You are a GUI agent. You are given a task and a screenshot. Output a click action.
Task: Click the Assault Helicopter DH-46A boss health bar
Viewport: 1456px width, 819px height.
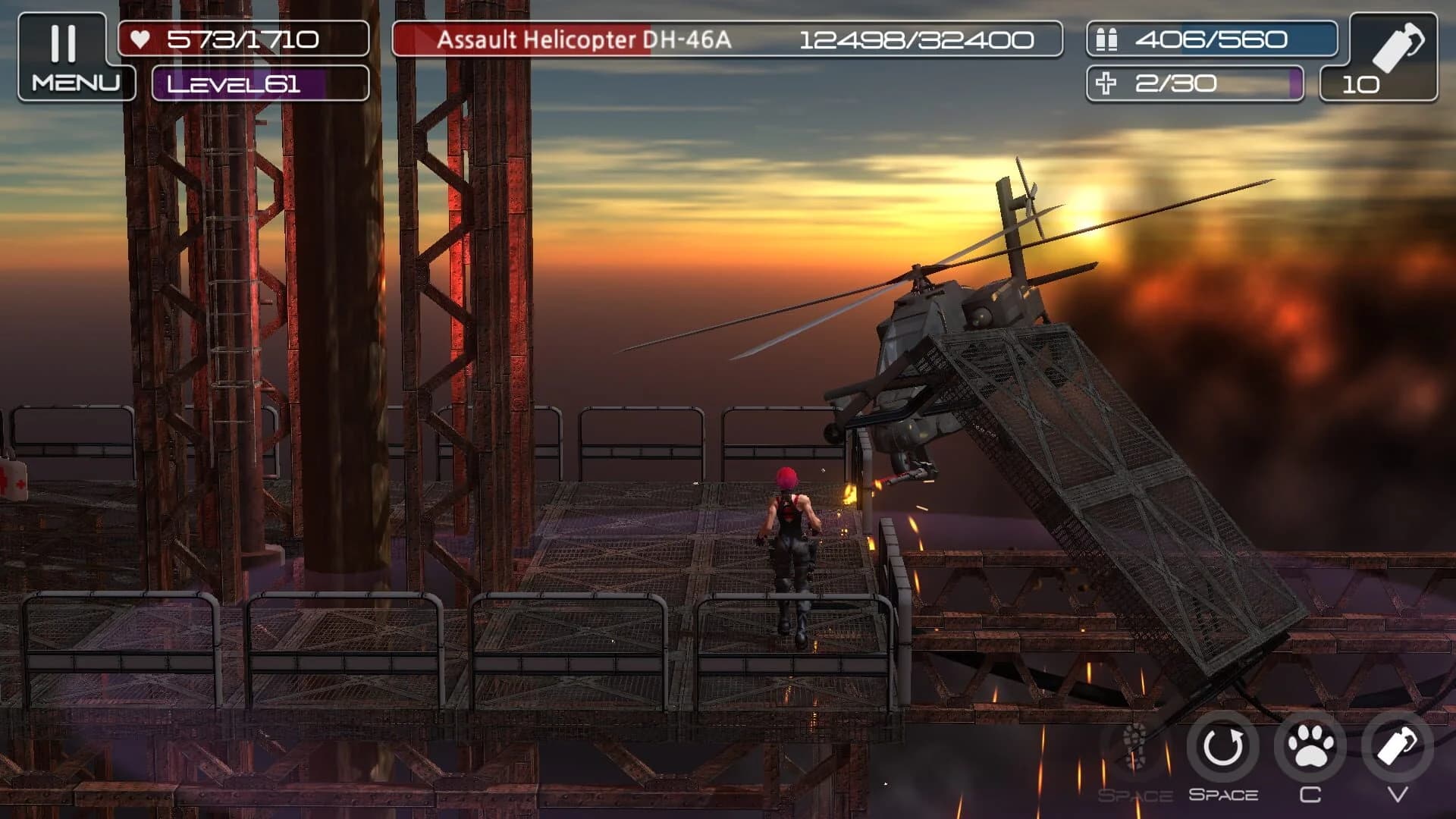(724, 41)
